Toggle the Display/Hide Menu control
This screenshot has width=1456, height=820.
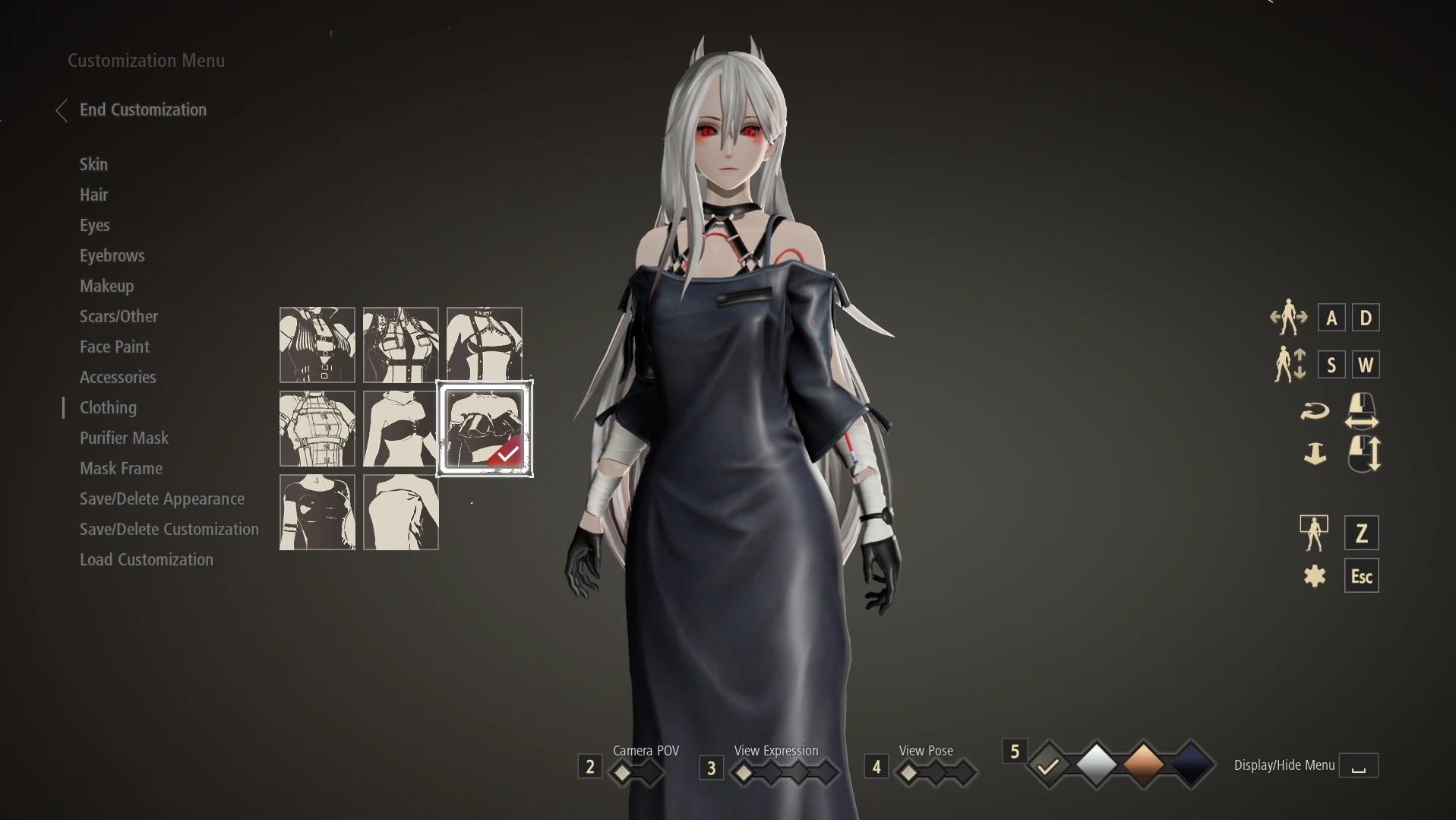tap(1359, 765)
